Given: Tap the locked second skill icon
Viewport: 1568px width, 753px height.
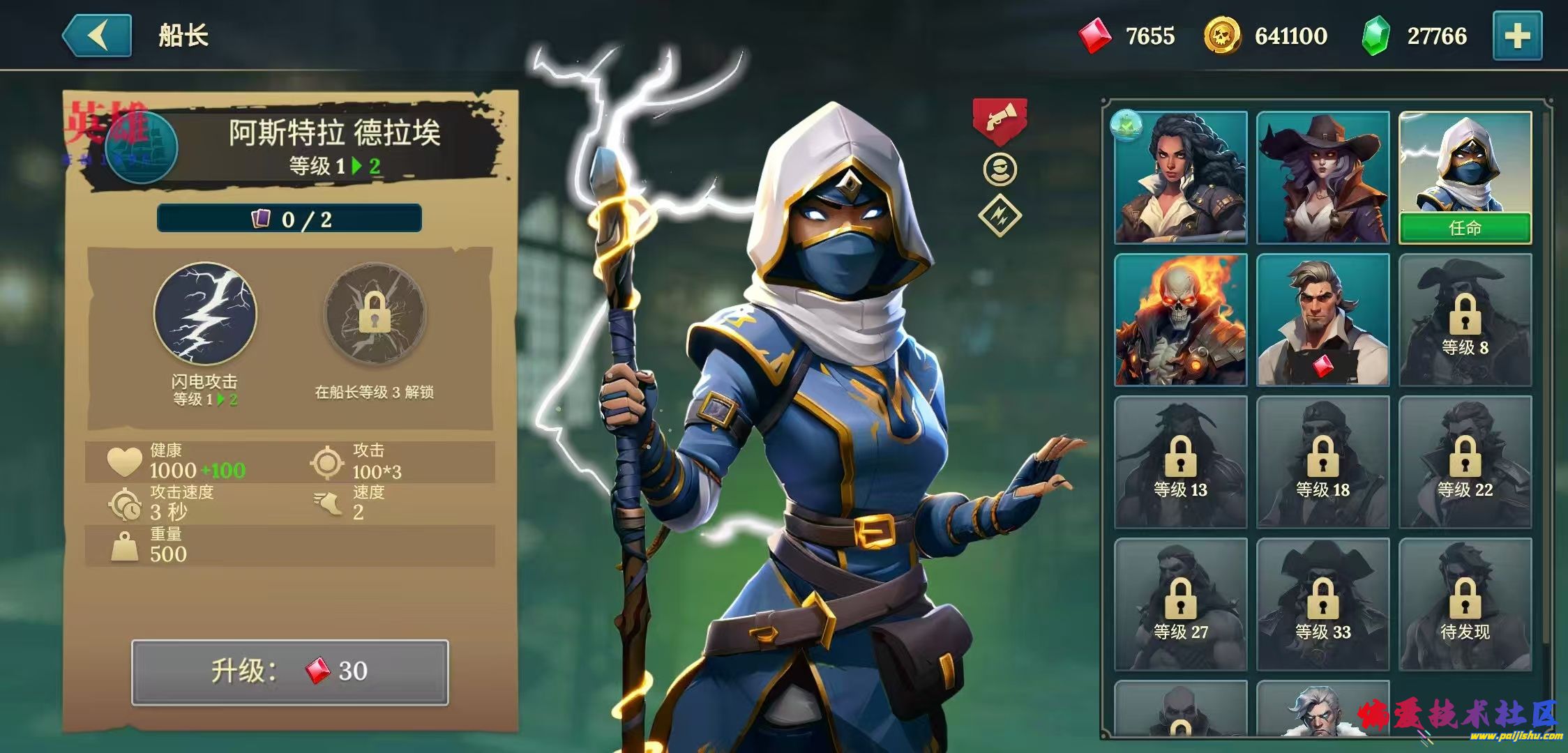Looking at the screenshot, I should pyautogui.click(x=375, y=314).
